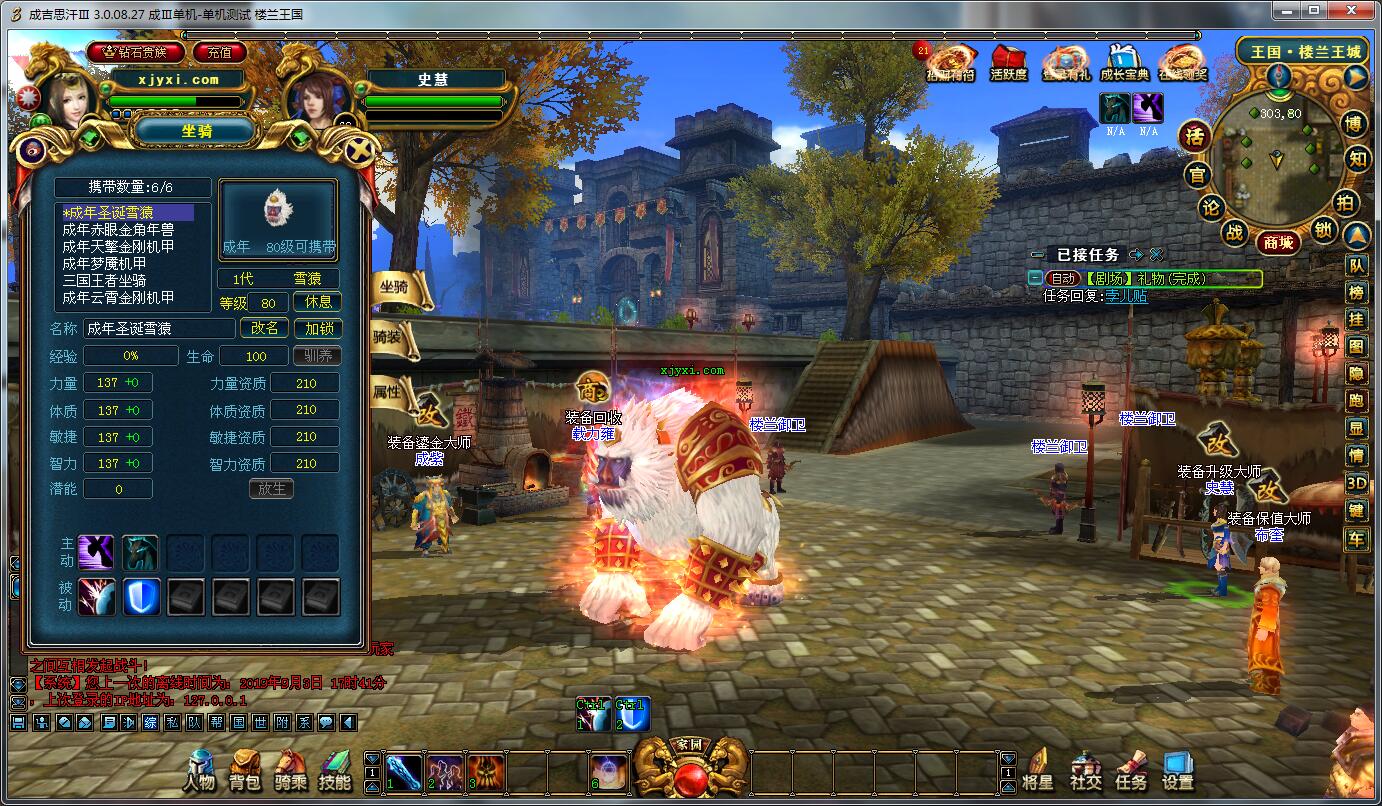Open the 任务 quest menu

click(x=1131, y=770)
